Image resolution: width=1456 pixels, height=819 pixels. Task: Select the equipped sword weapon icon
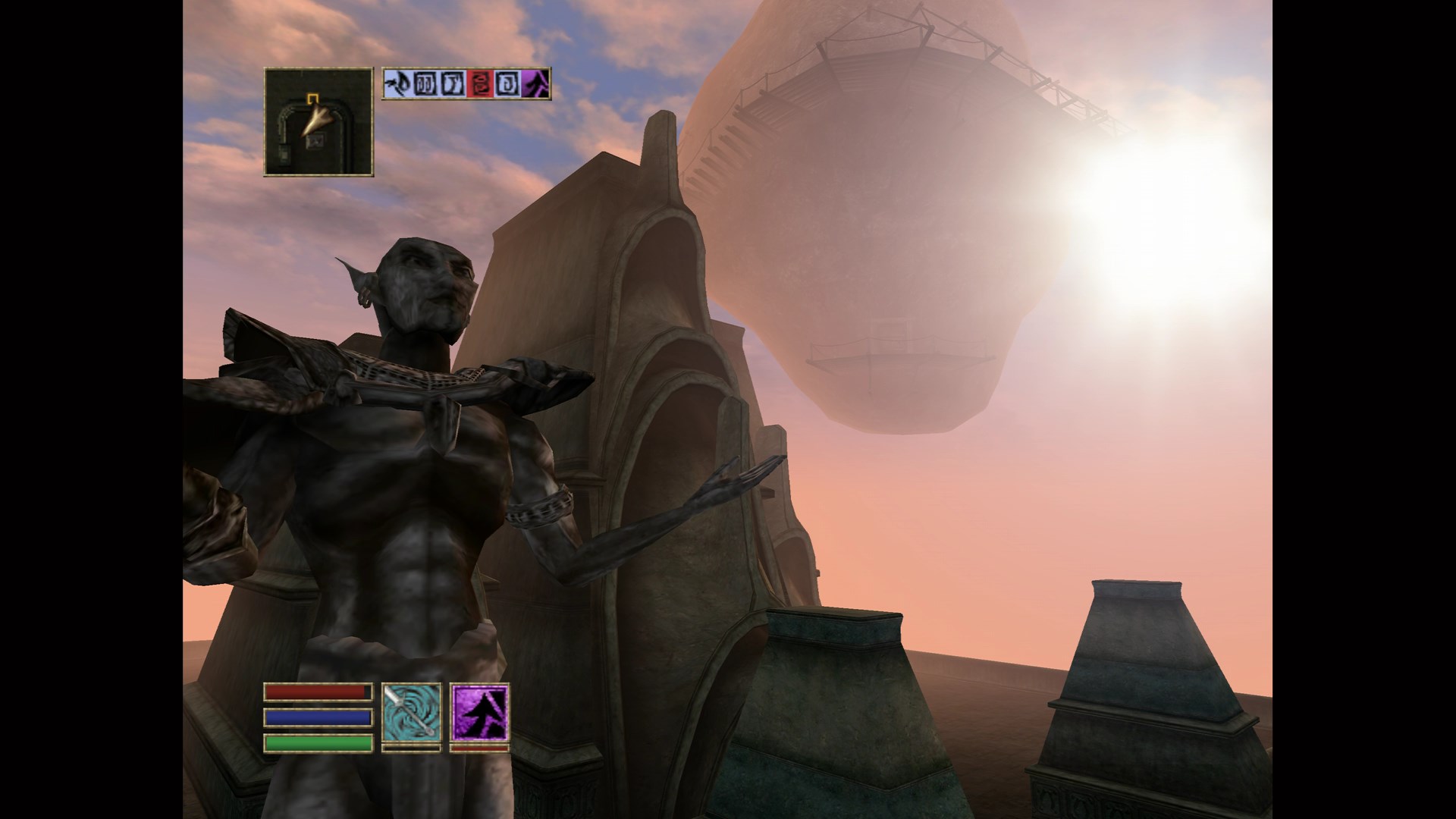click(x=411, y=711)
